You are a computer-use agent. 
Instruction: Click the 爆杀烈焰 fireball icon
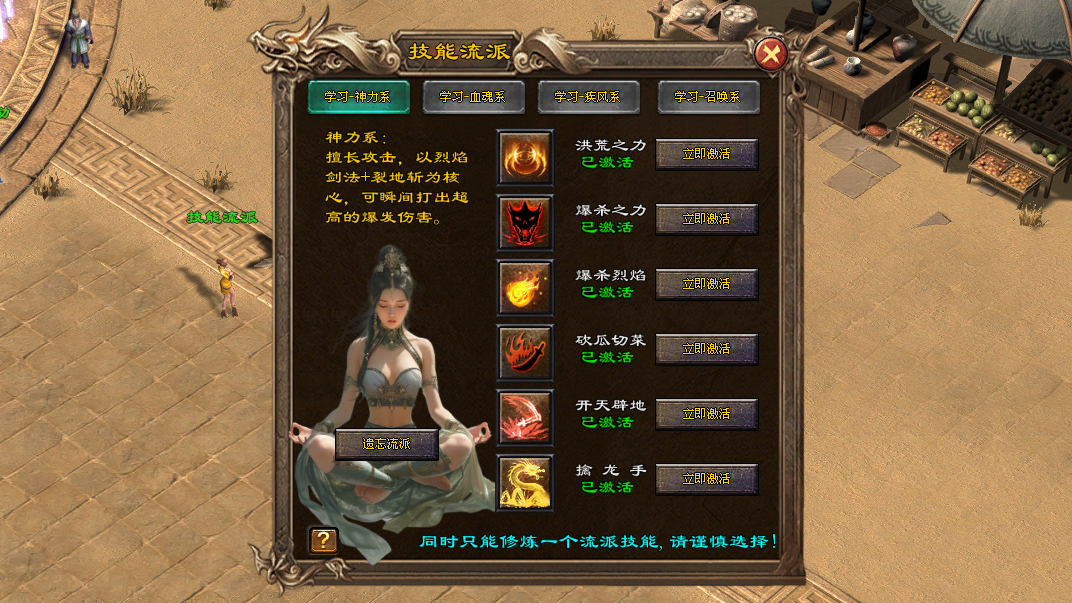coord(524,288)
